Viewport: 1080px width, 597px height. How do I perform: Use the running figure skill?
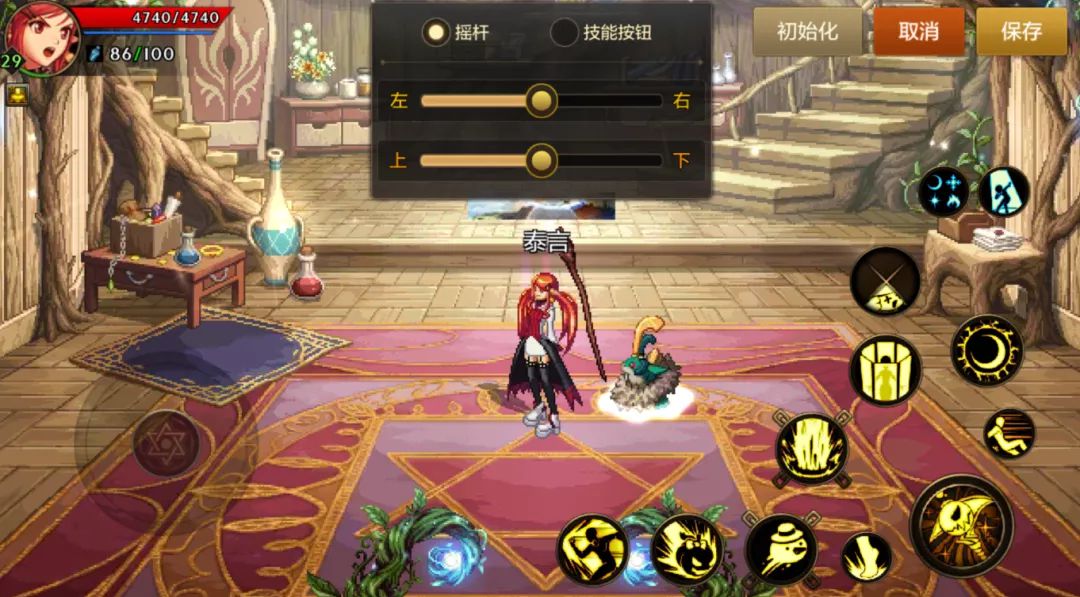[592, 549]
